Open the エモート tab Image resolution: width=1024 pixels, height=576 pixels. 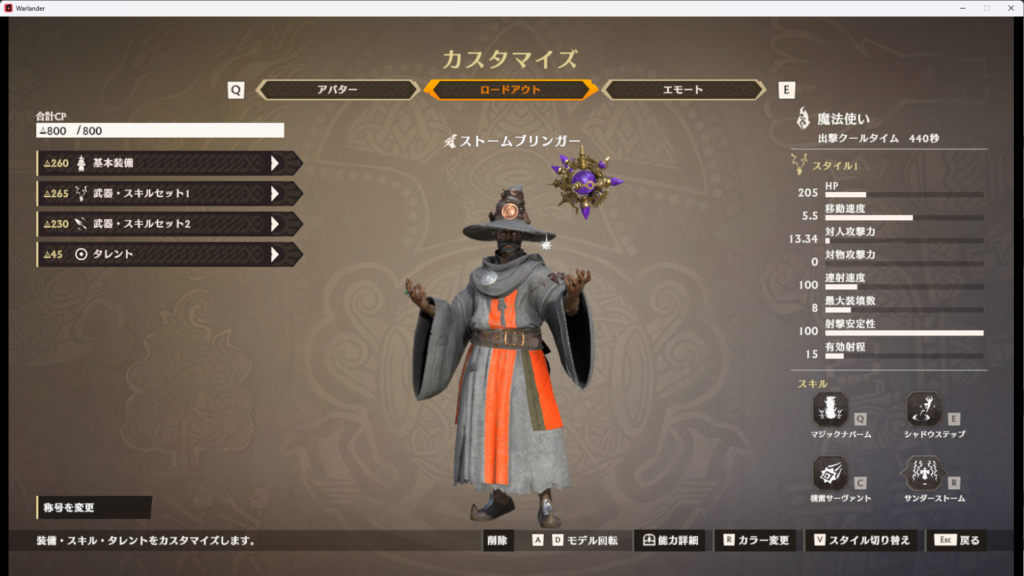click(684, 90)
